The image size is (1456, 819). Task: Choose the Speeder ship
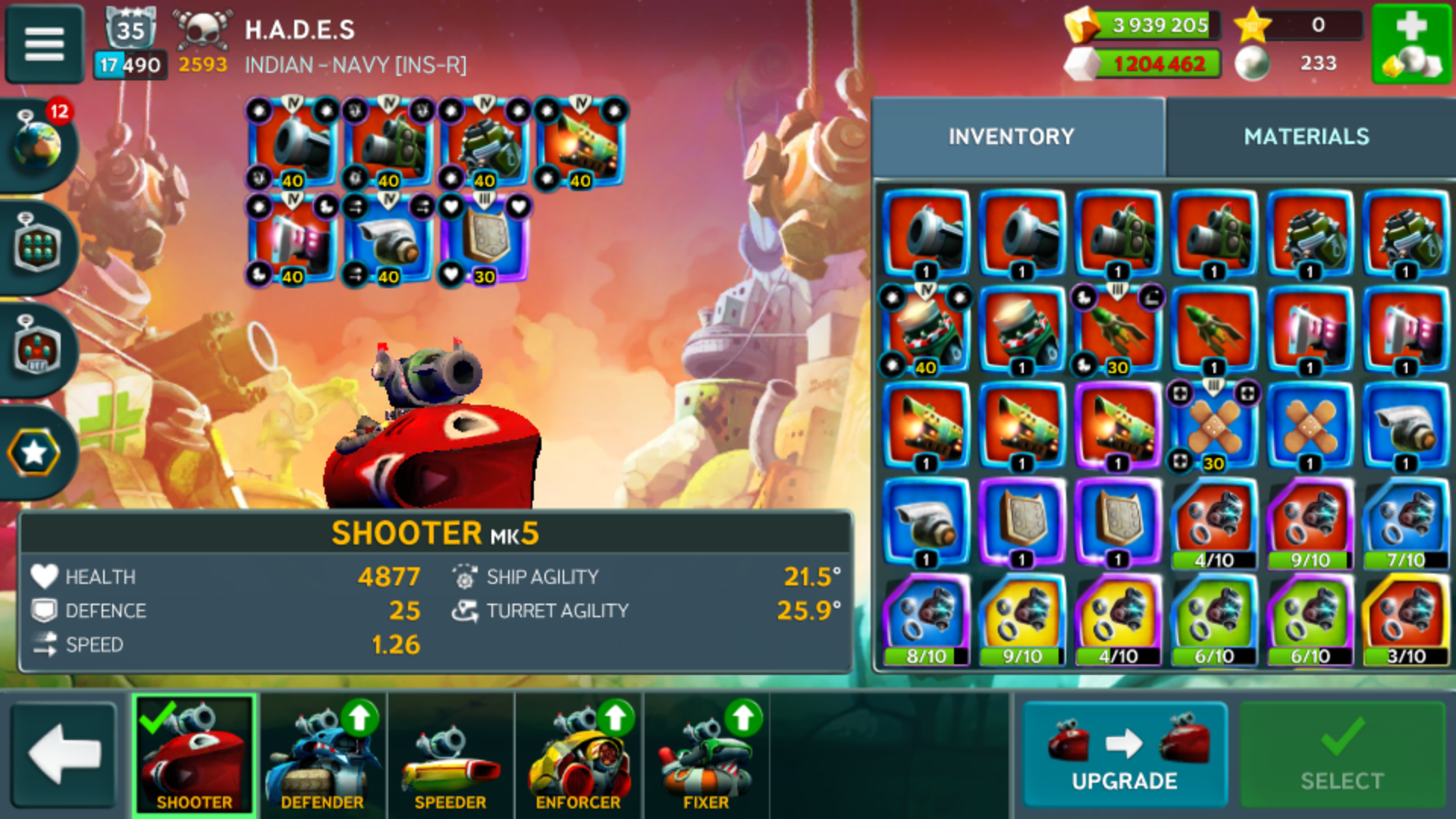450,755
